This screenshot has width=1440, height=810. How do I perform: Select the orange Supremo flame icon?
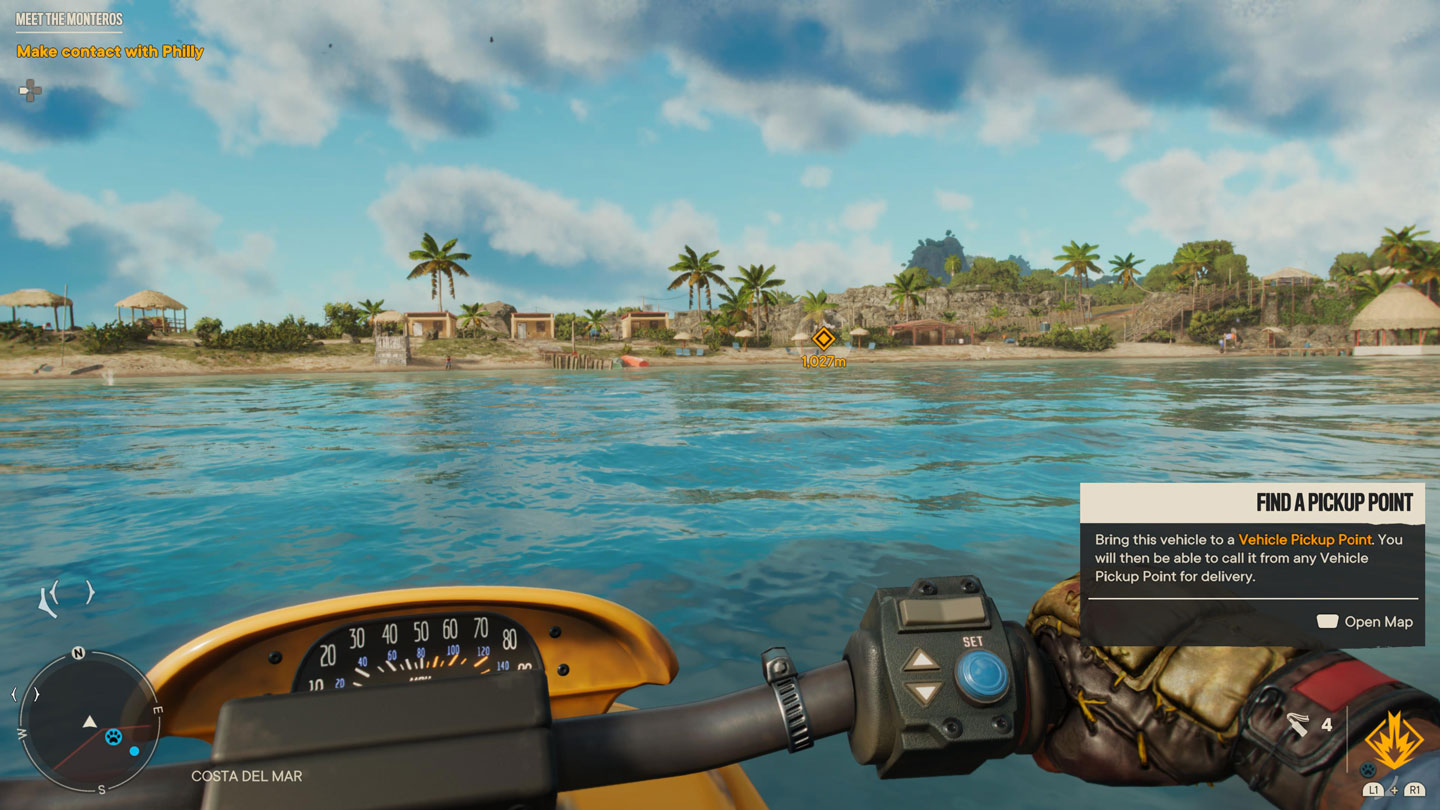click(x=1393, y=739)
